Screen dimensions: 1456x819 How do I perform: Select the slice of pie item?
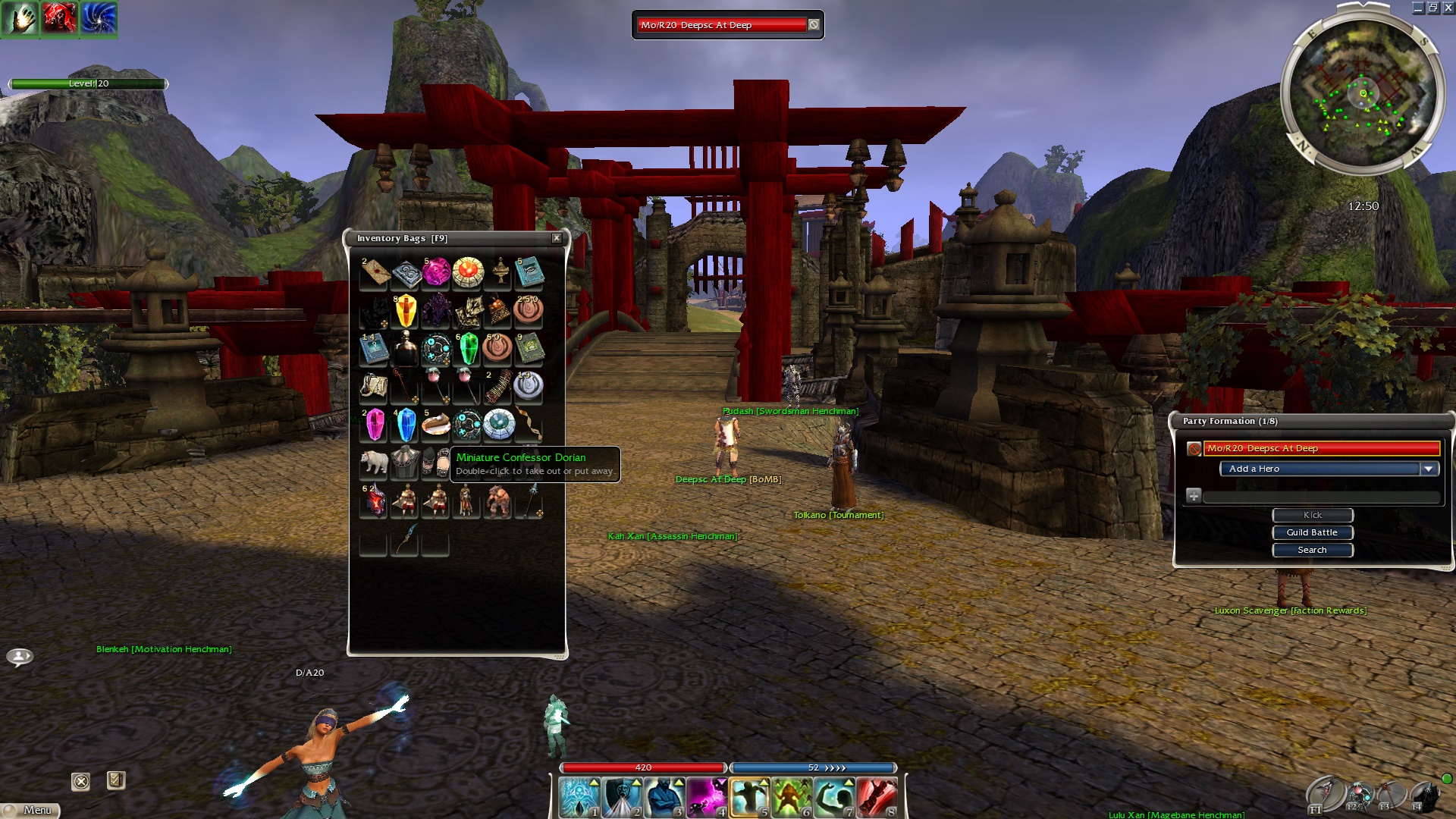click(x=436, y=425)
